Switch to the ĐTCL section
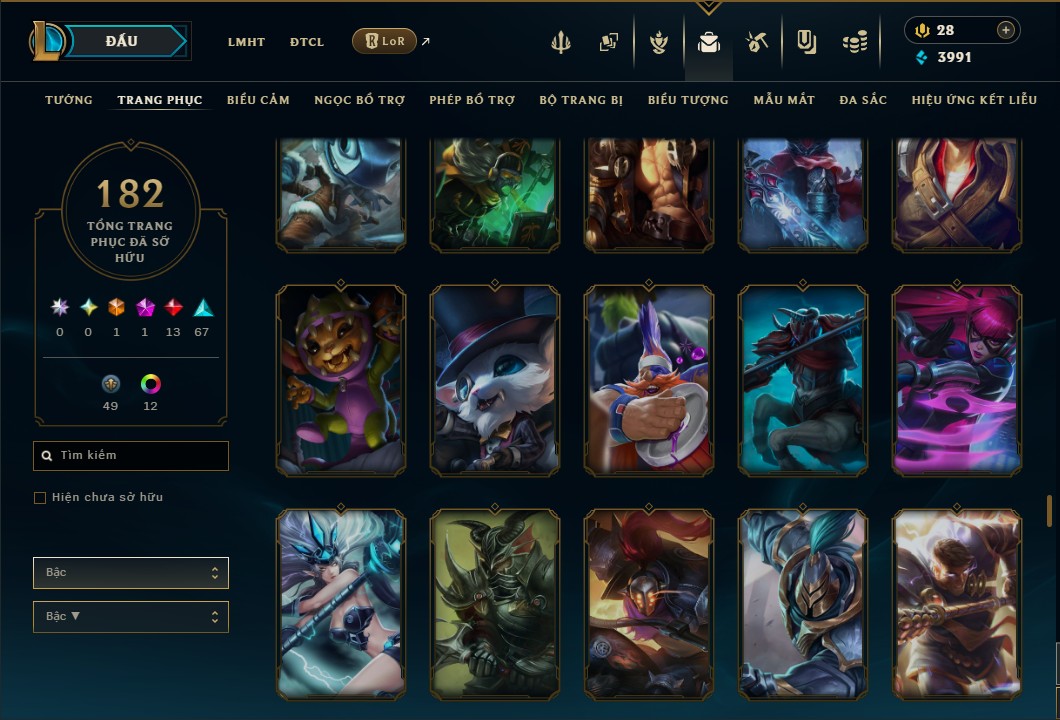This screenshot has width=1060, height=720. point(307,42)
